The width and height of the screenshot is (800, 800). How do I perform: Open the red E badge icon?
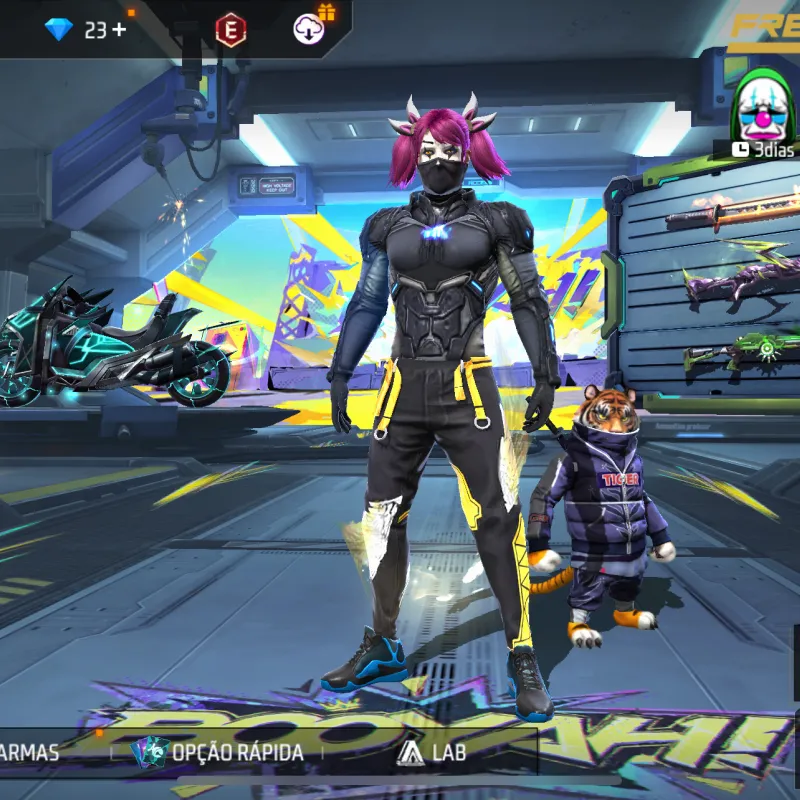231,30
